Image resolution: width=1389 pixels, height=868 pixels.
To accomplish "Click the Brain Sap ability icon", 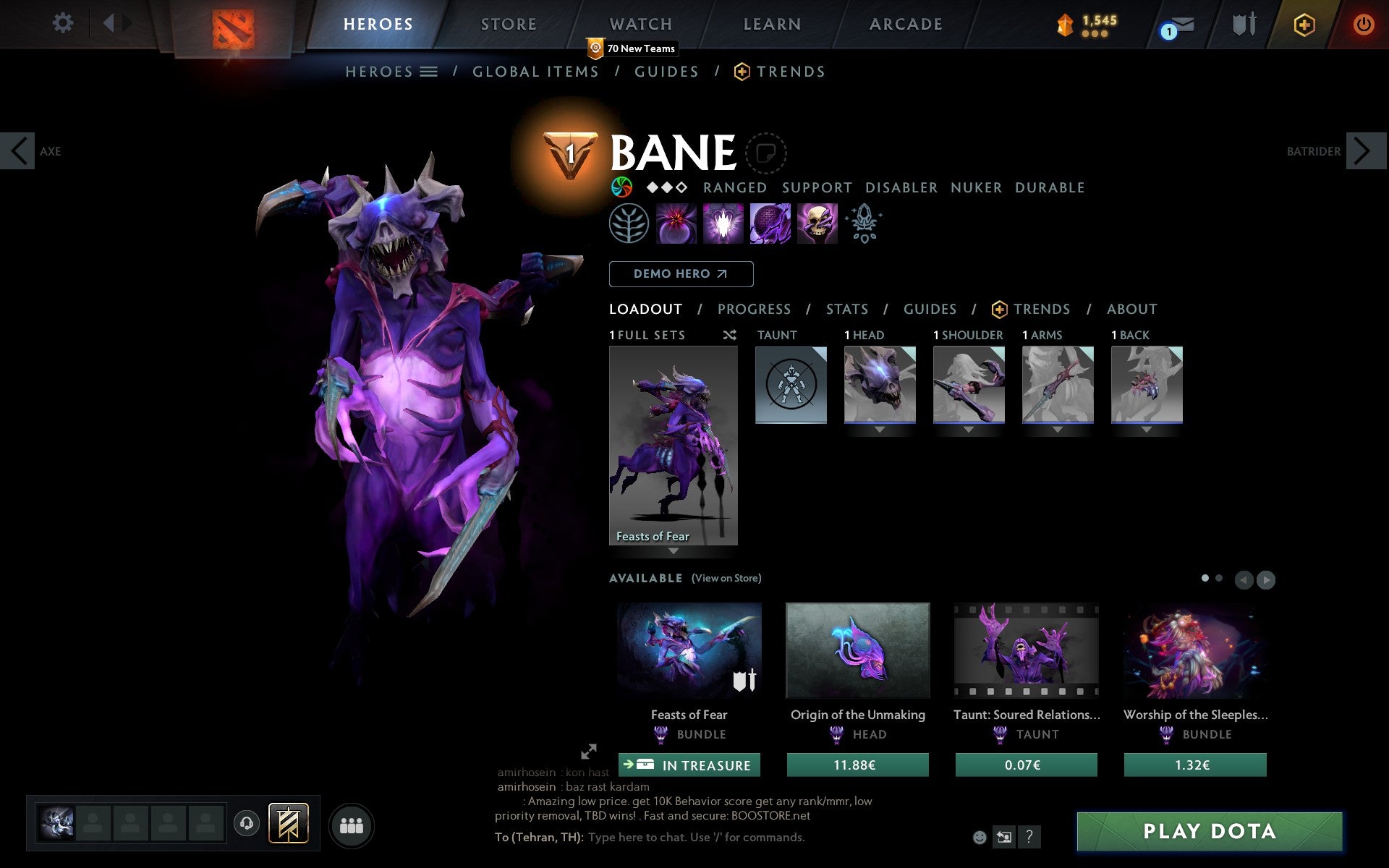I will [x=722, y=224].
